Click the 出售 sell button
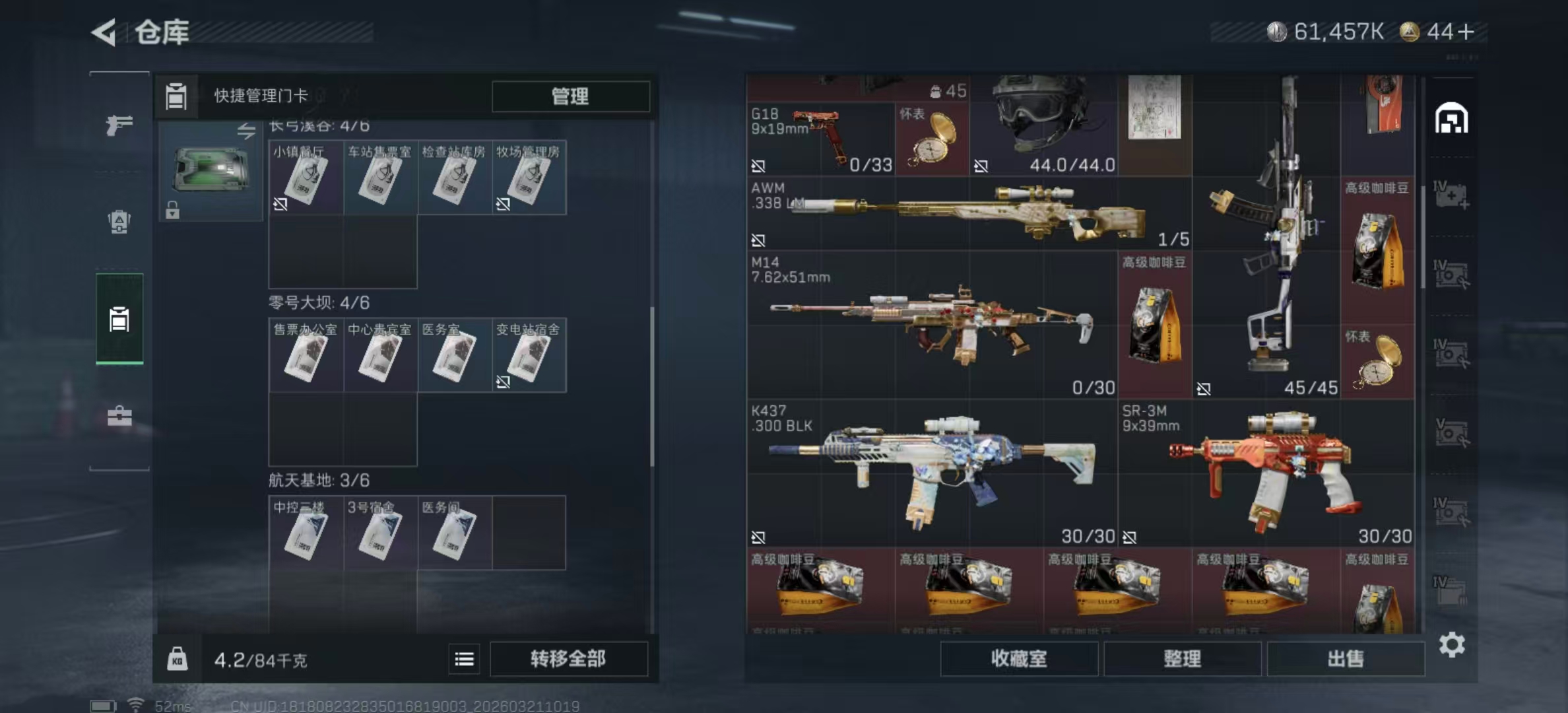 point(1345,659)
